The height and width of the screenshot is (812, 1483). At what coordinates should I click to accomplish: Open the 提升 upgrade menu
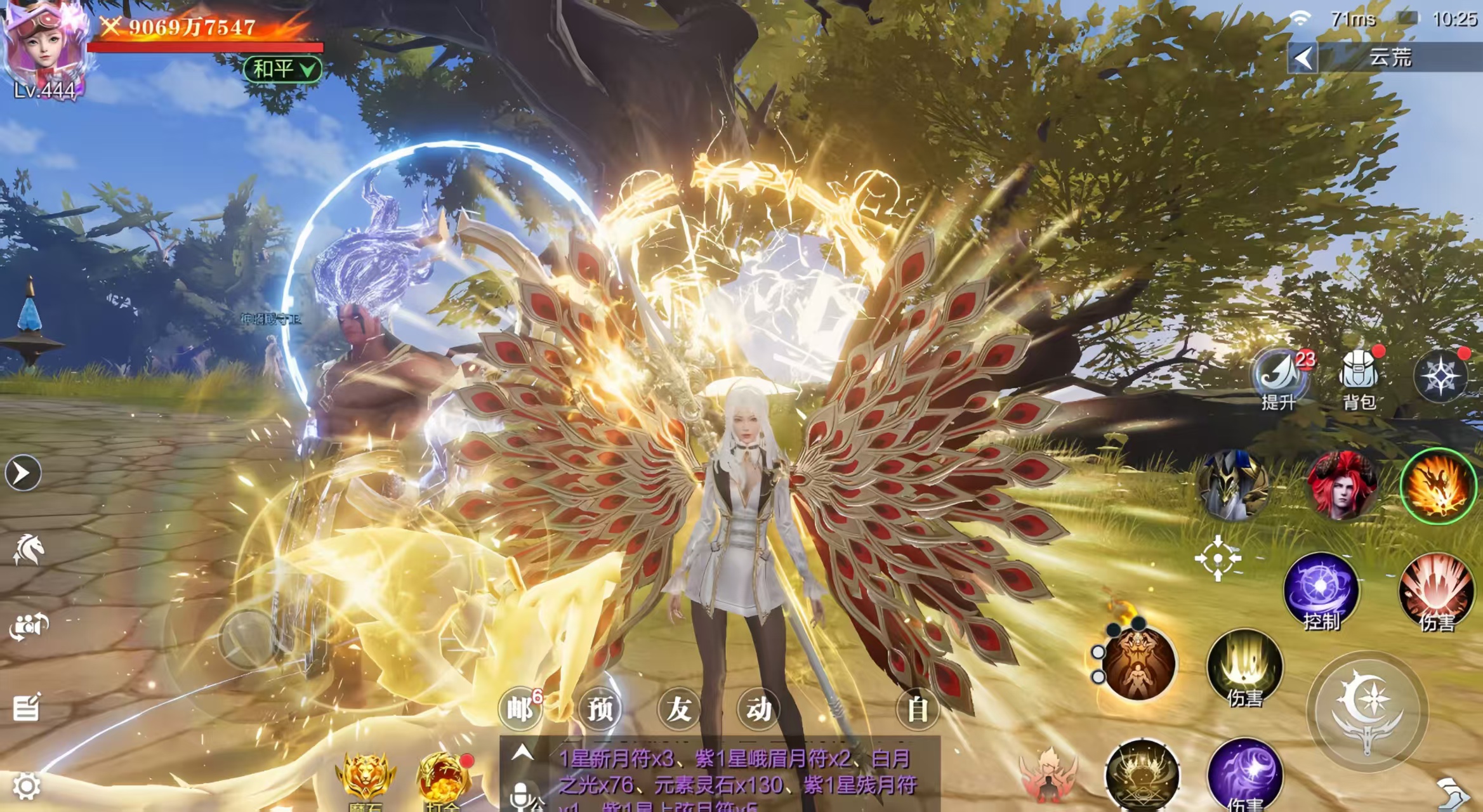click(x=1278, y=379)
